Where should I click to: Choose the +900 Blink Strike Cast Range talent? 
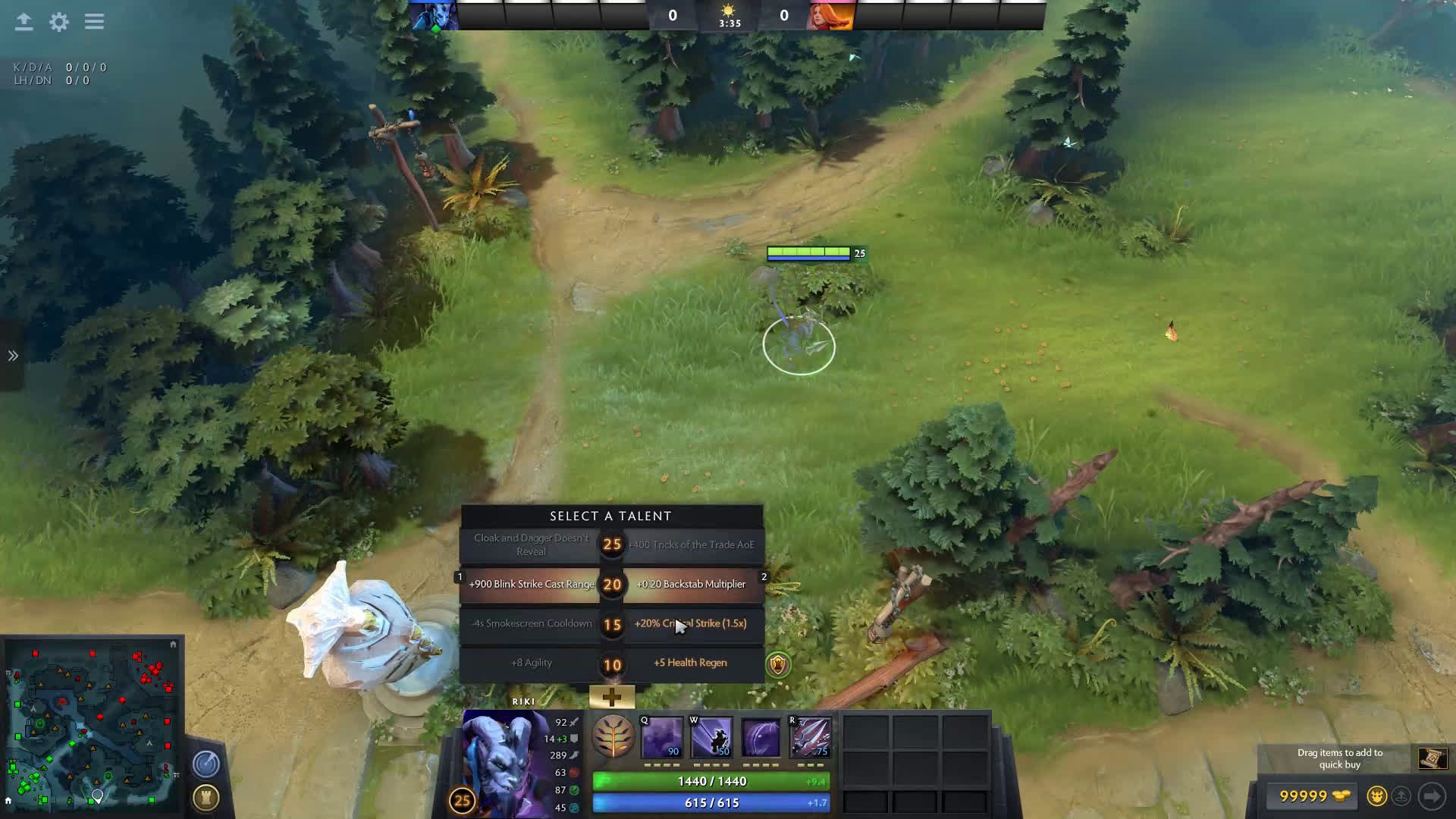(x=531, y=585)
